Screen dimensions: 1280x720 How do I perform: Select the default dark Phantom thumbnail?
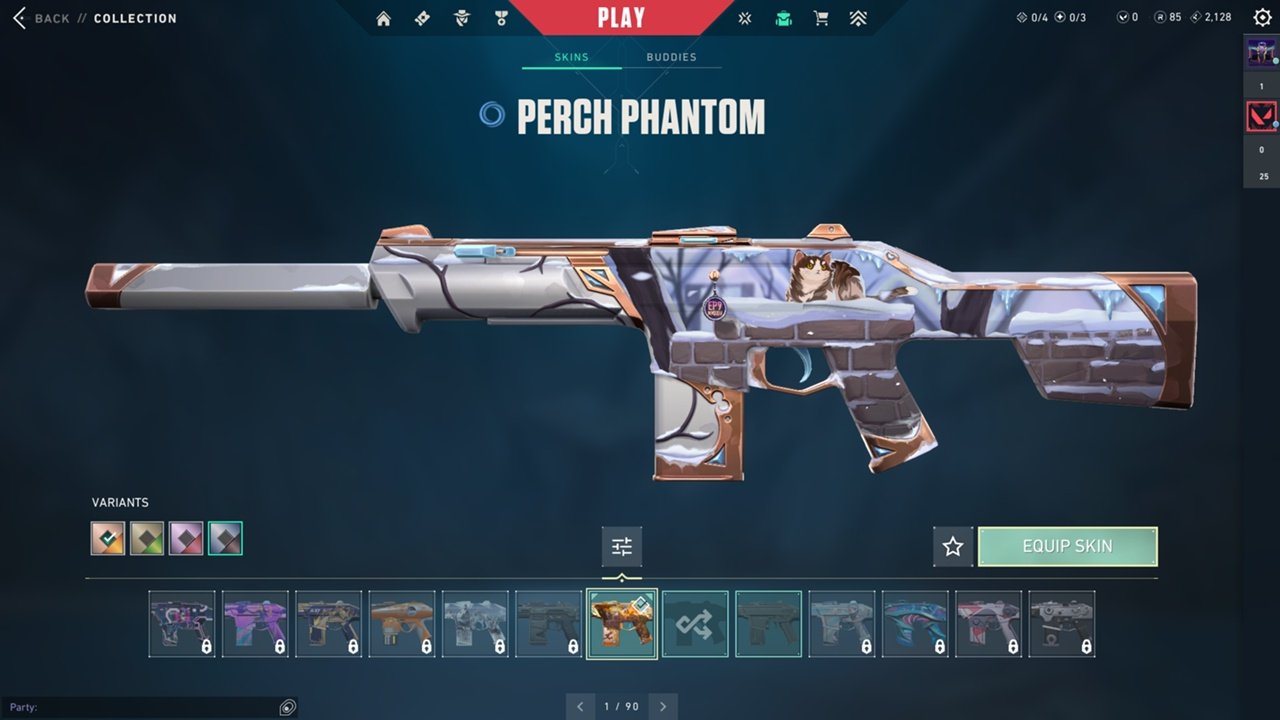coord(768,624)
